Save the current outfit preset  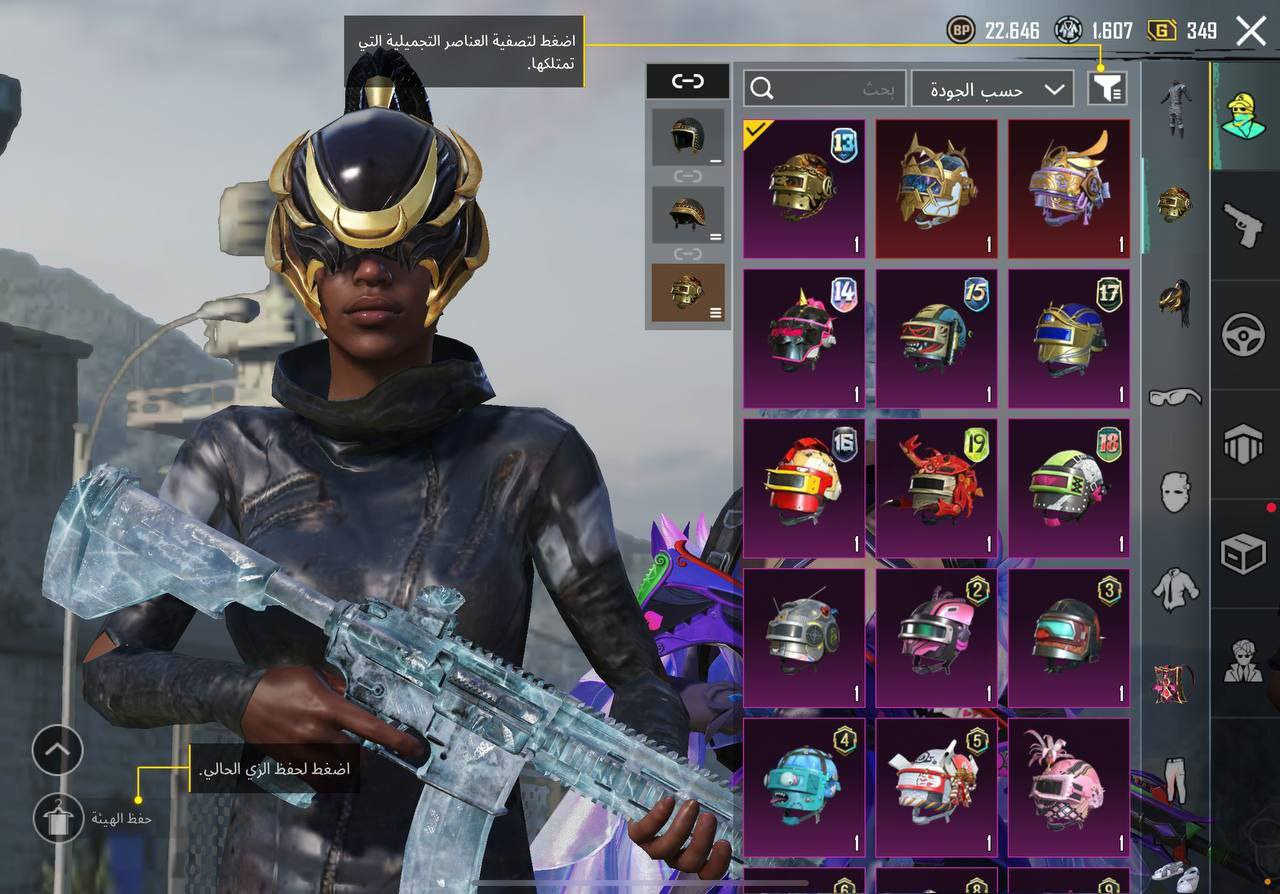pyautogui.click(x=59, y=819)
